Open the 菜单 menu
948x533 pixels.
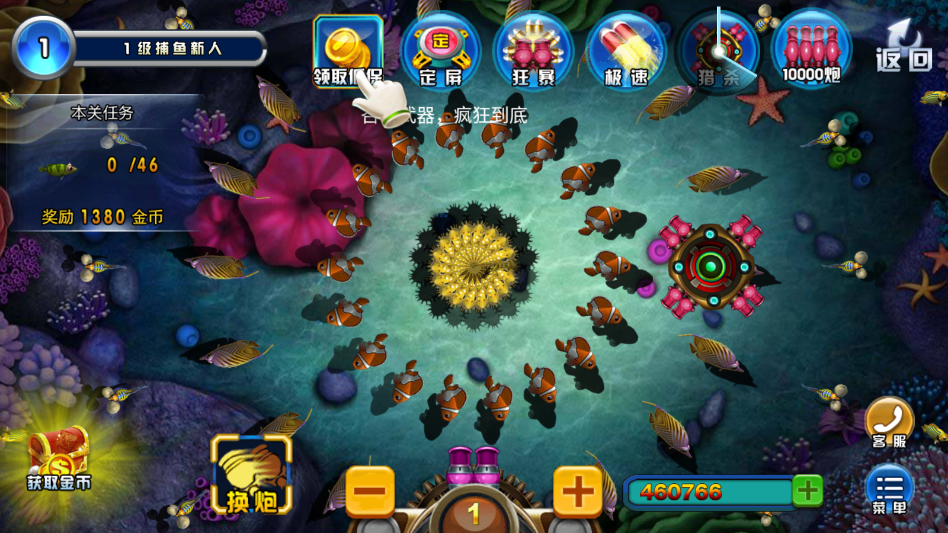889,490
